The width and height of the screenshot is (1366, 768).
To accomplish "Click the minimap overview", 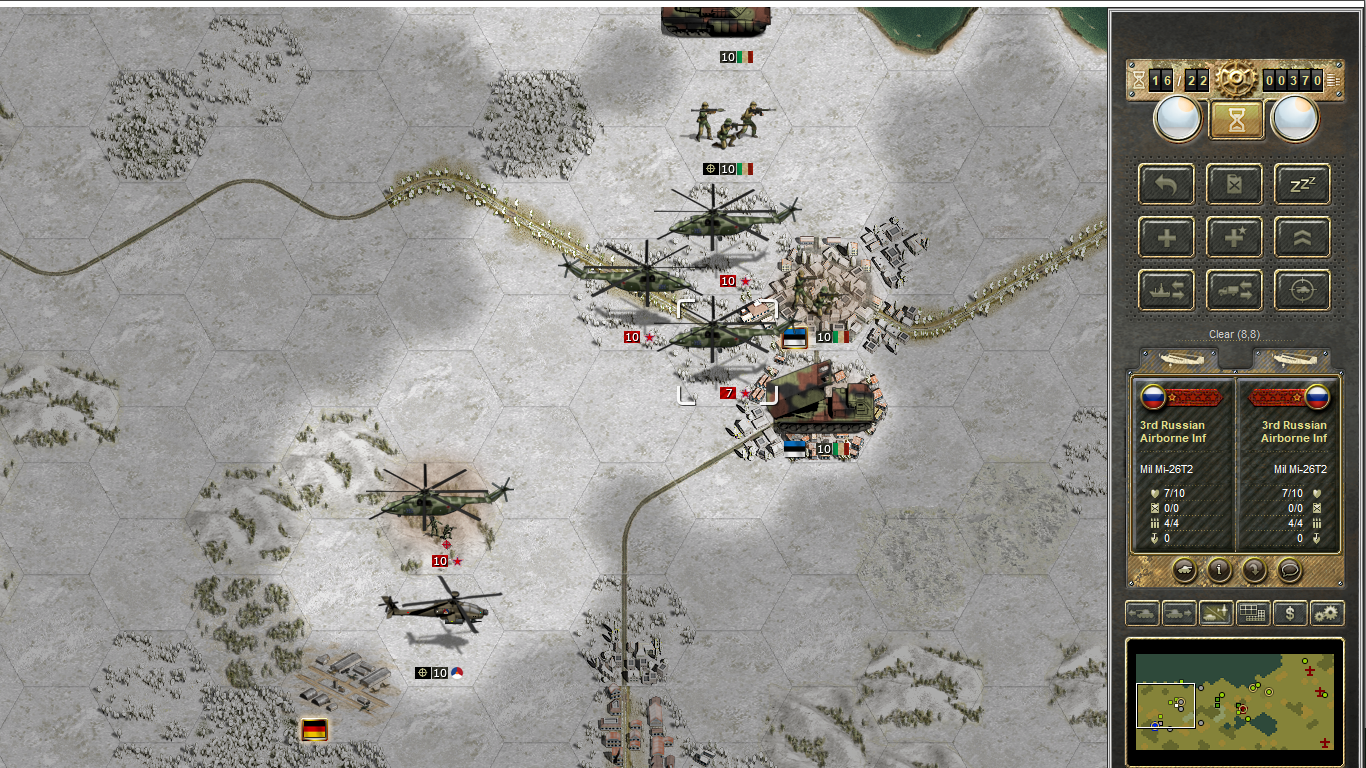I will click(x=1235, y=702).
